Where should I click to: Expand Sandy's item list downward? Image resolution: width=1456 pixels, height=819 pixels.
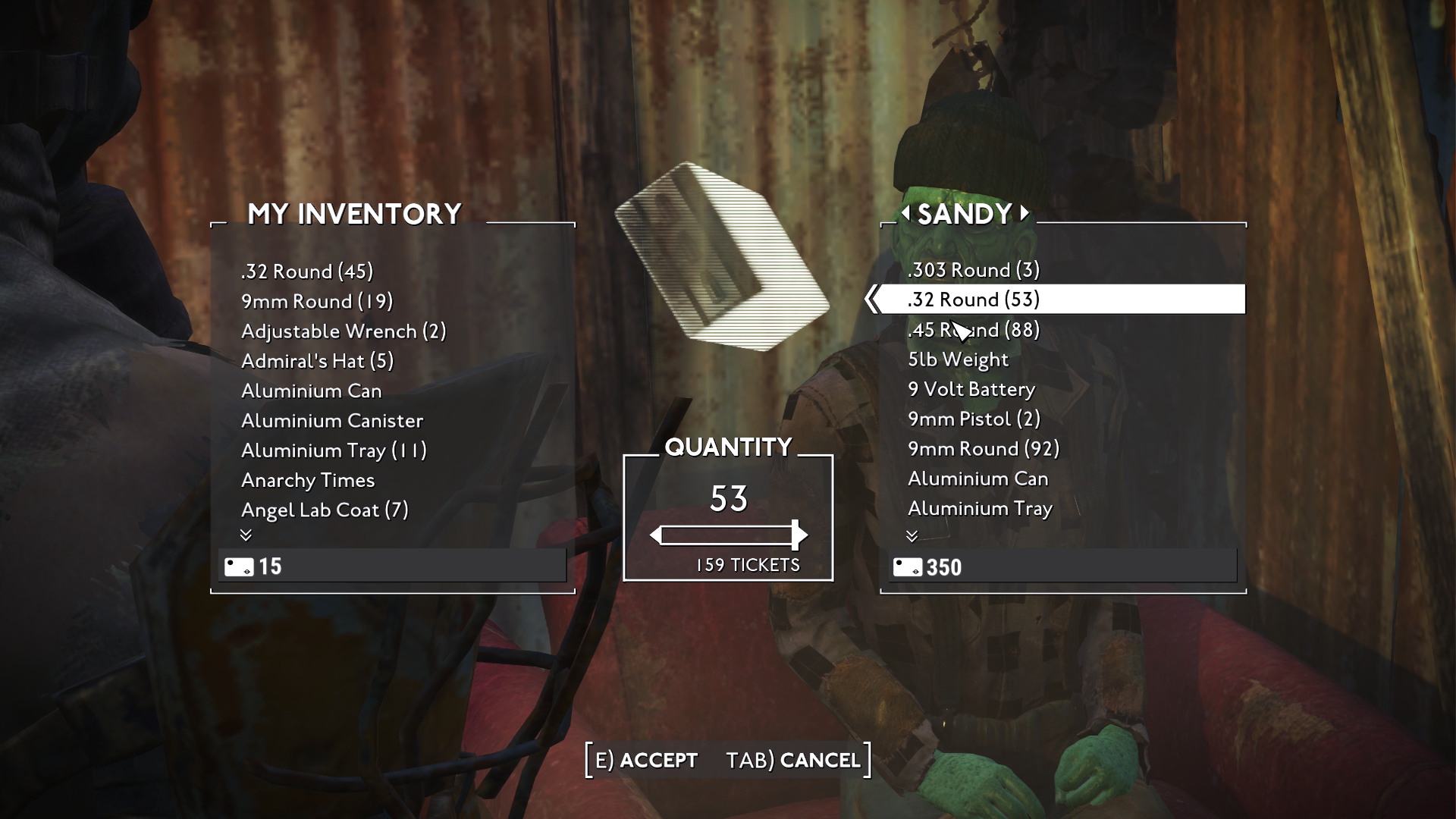912,536
